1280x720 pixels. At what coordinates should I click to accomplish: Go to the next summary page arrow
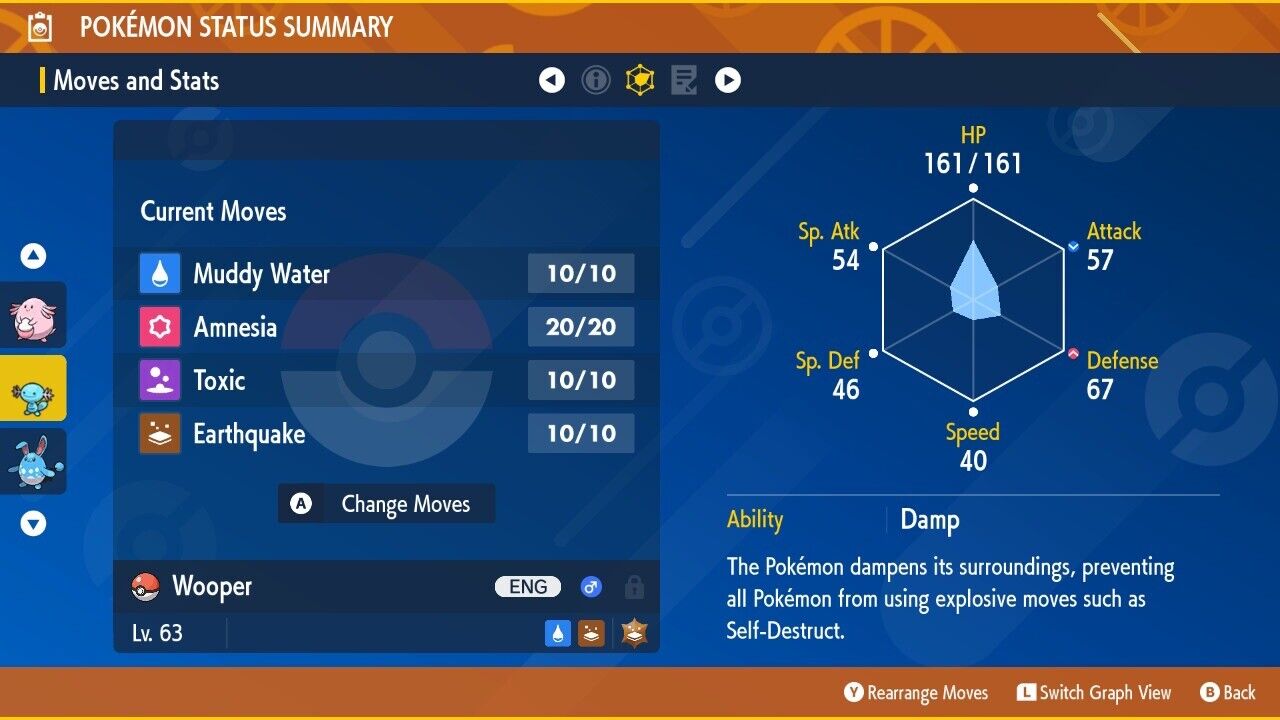728,80
